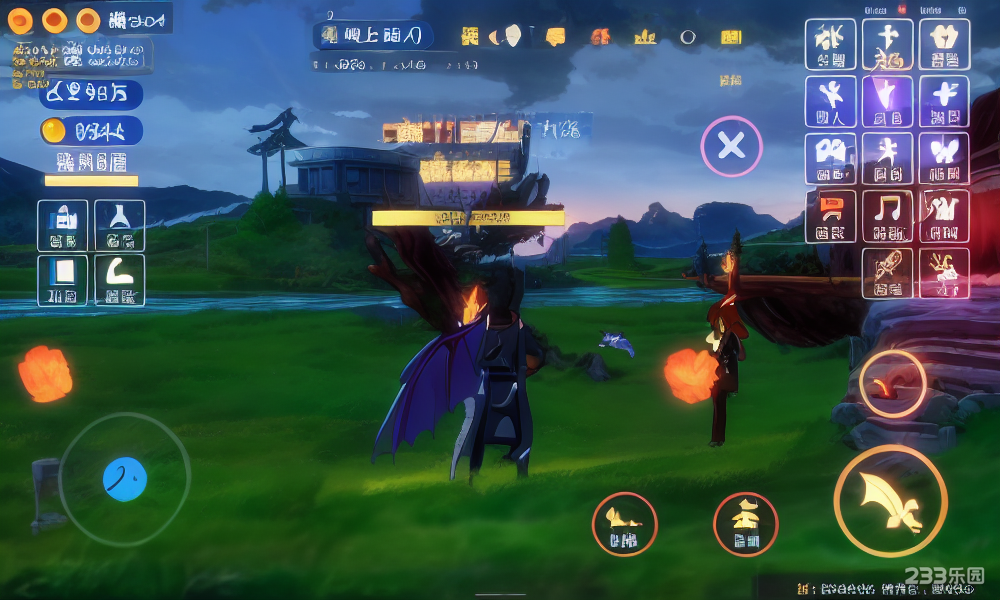Viewport: 1000px width, 600px height.
Task: Activate the small round button above the feather attack
Action: [892, 383]
